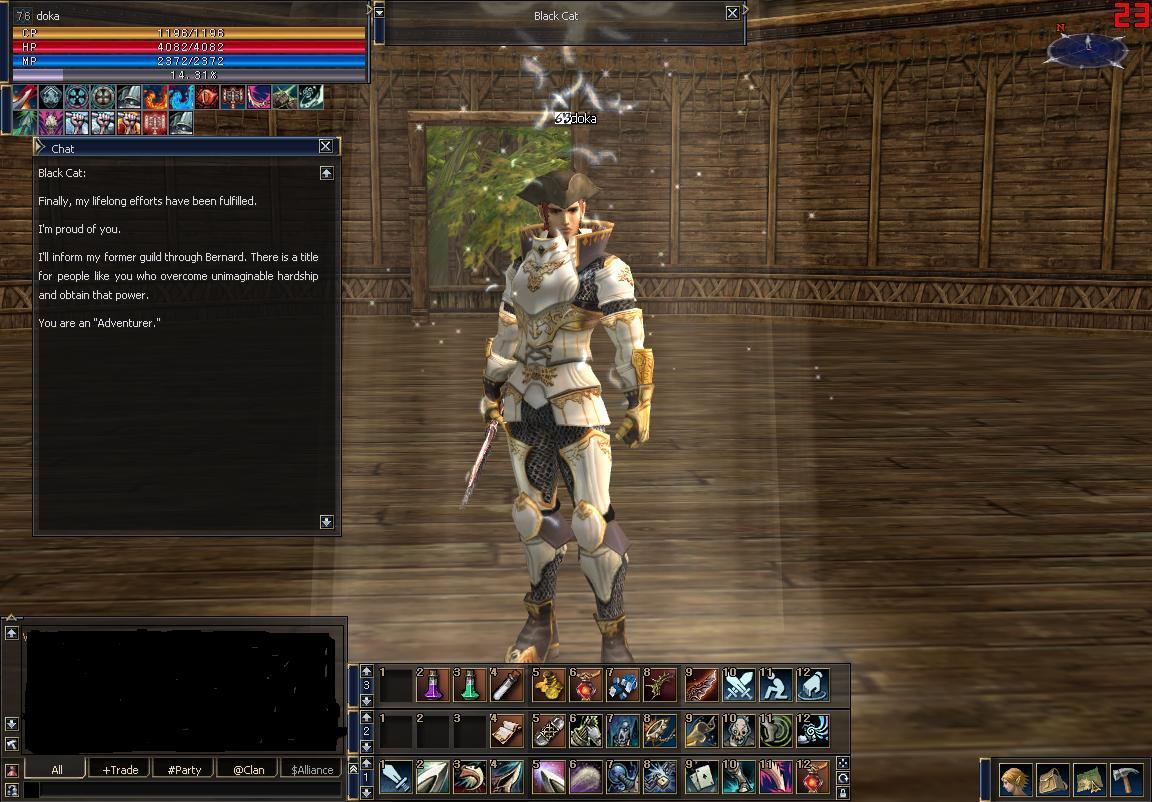The width and height of the screenshot is (1152, 802).
Task: Open the hammer system menu icon
Action: (x=1126, y=778)
